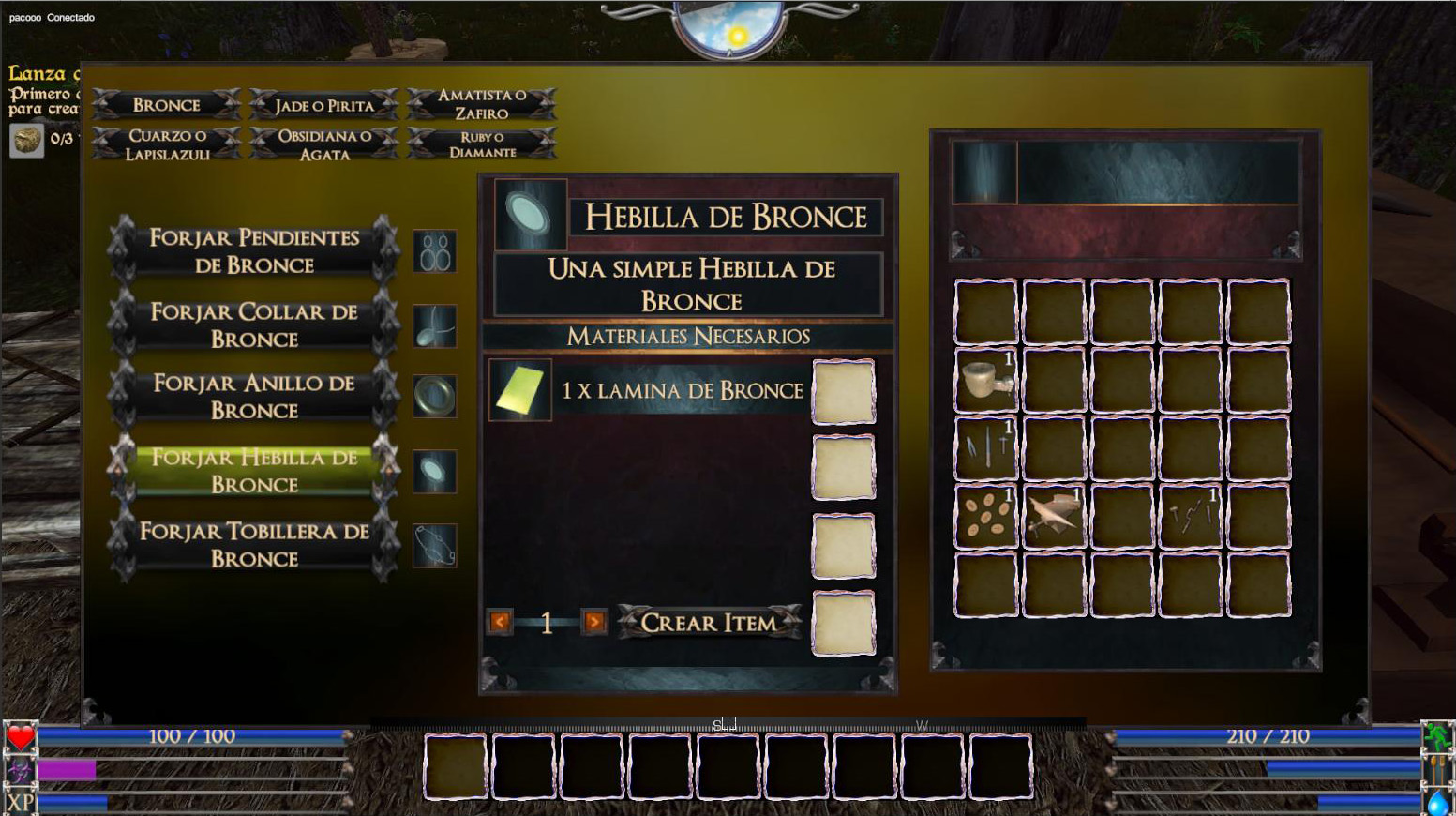This screenshot has height=816, width=1456.
Task: Click the Lamina de Bronce material icon
Action: [520, 390]
